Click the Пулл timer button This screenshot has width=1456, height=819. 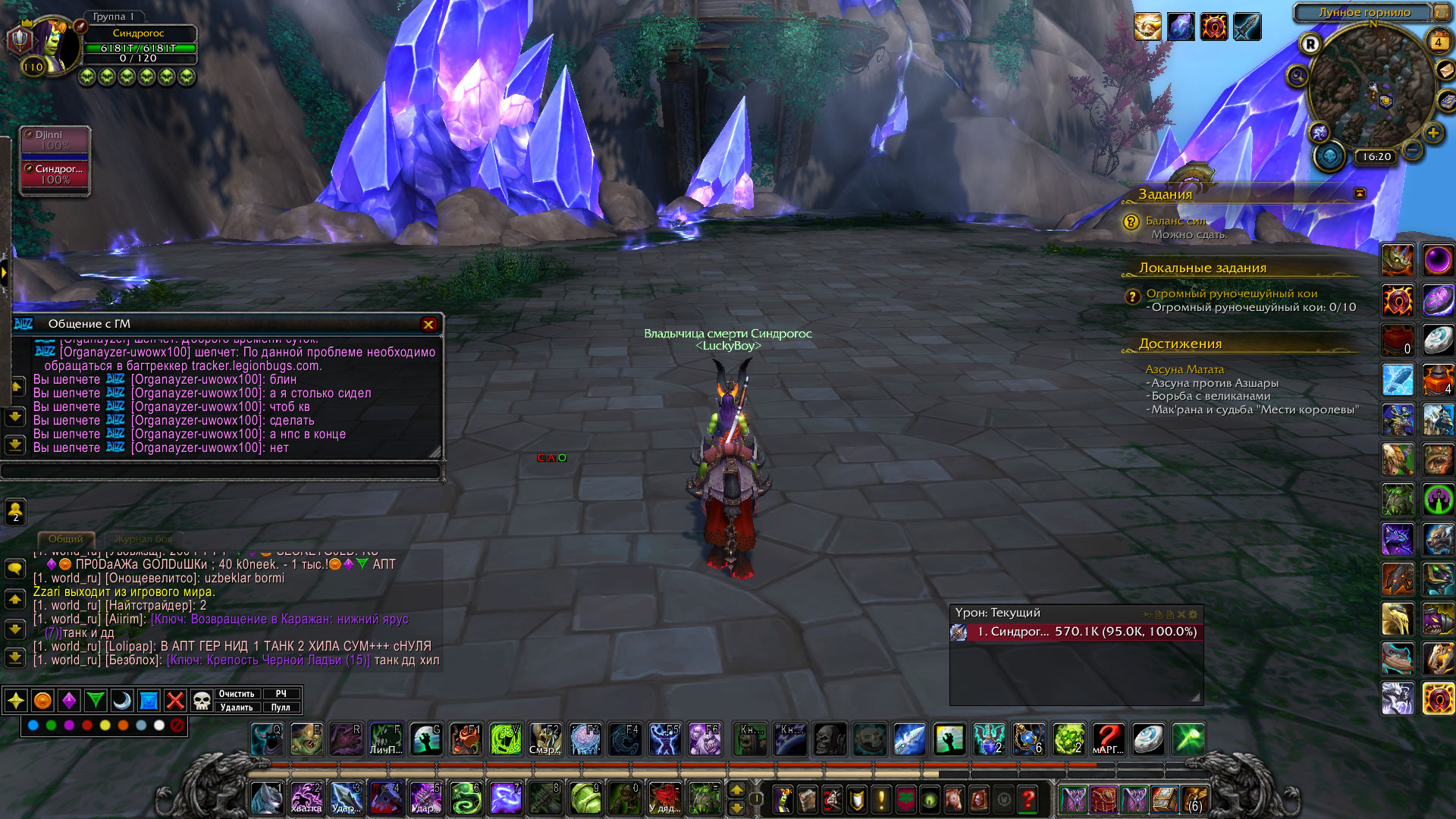point(281,708)
